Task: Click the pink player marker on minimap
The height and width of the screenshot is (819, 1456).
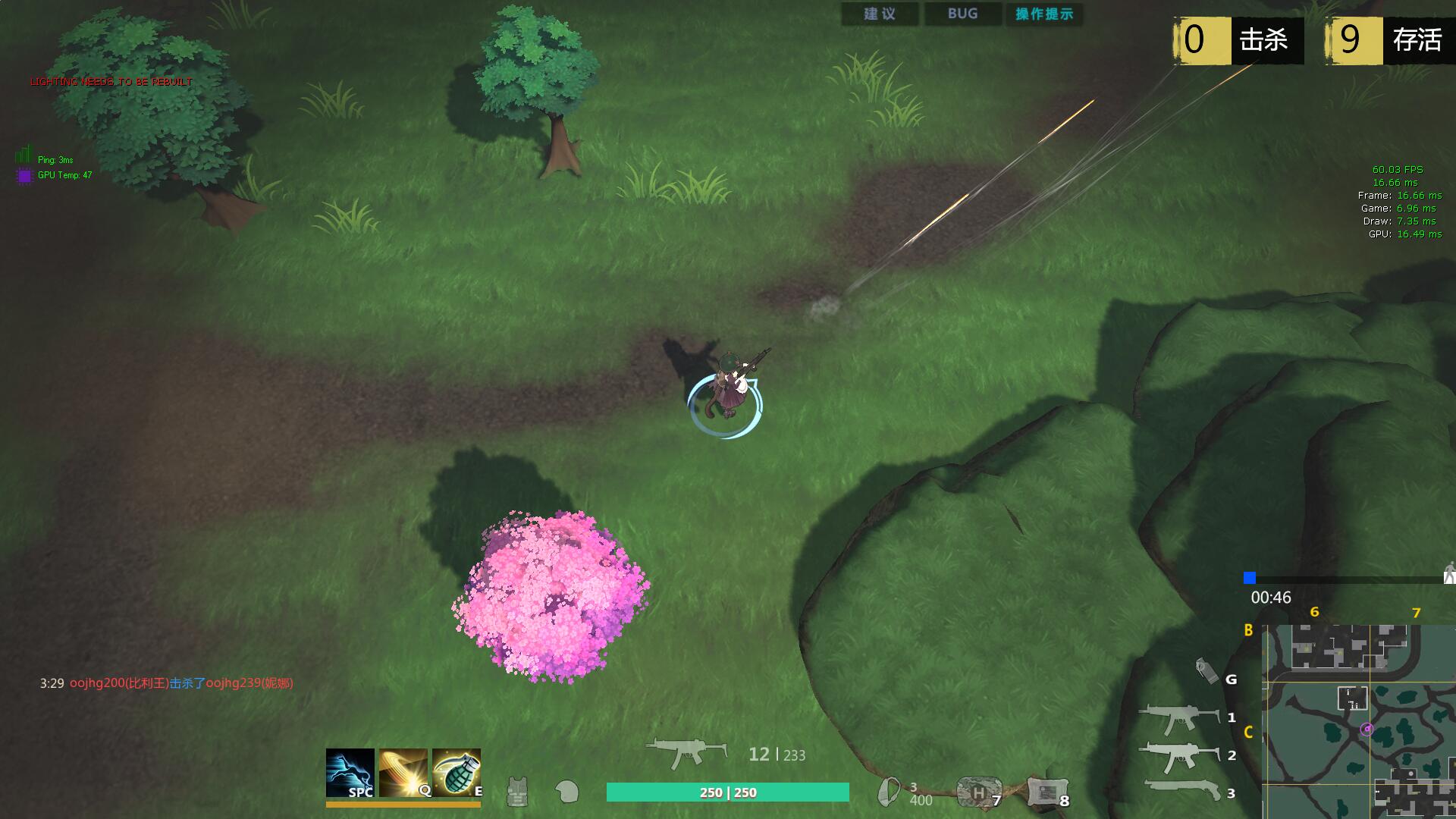Action: click(x=1367, y=730)
